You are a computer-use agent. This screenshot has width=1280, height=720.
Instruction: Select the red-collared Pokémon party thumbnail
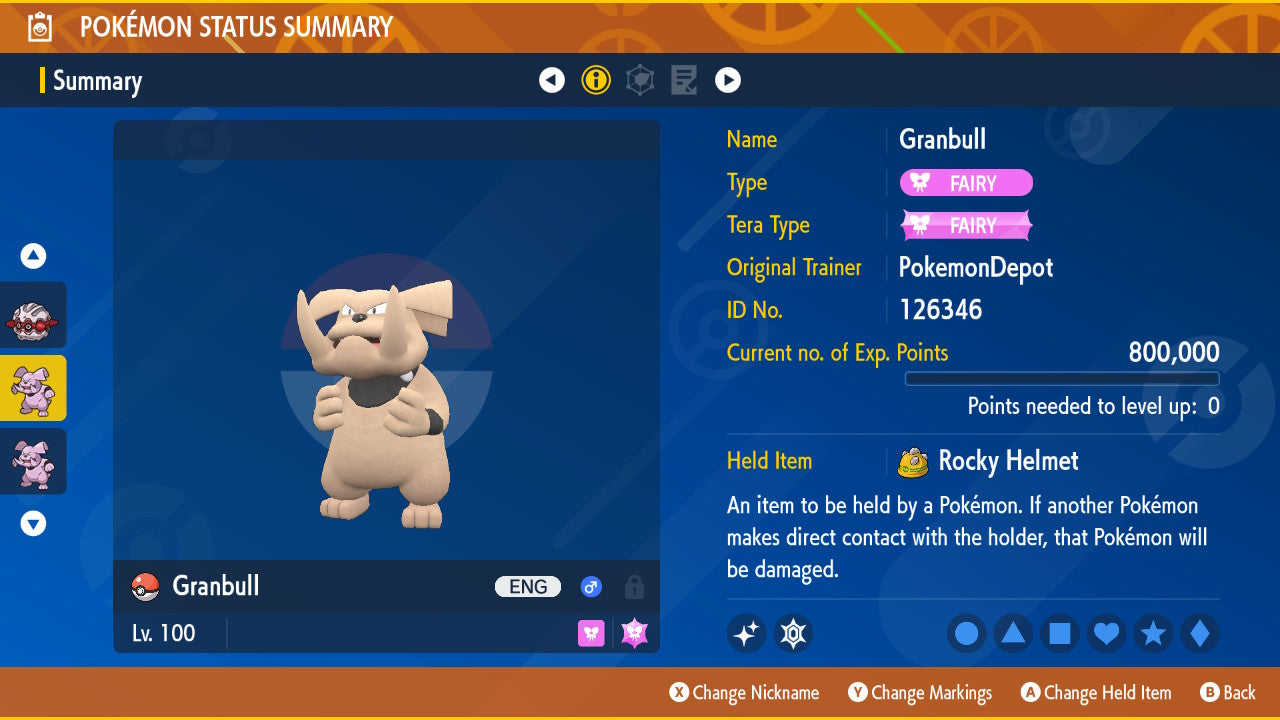pos(33,315)
